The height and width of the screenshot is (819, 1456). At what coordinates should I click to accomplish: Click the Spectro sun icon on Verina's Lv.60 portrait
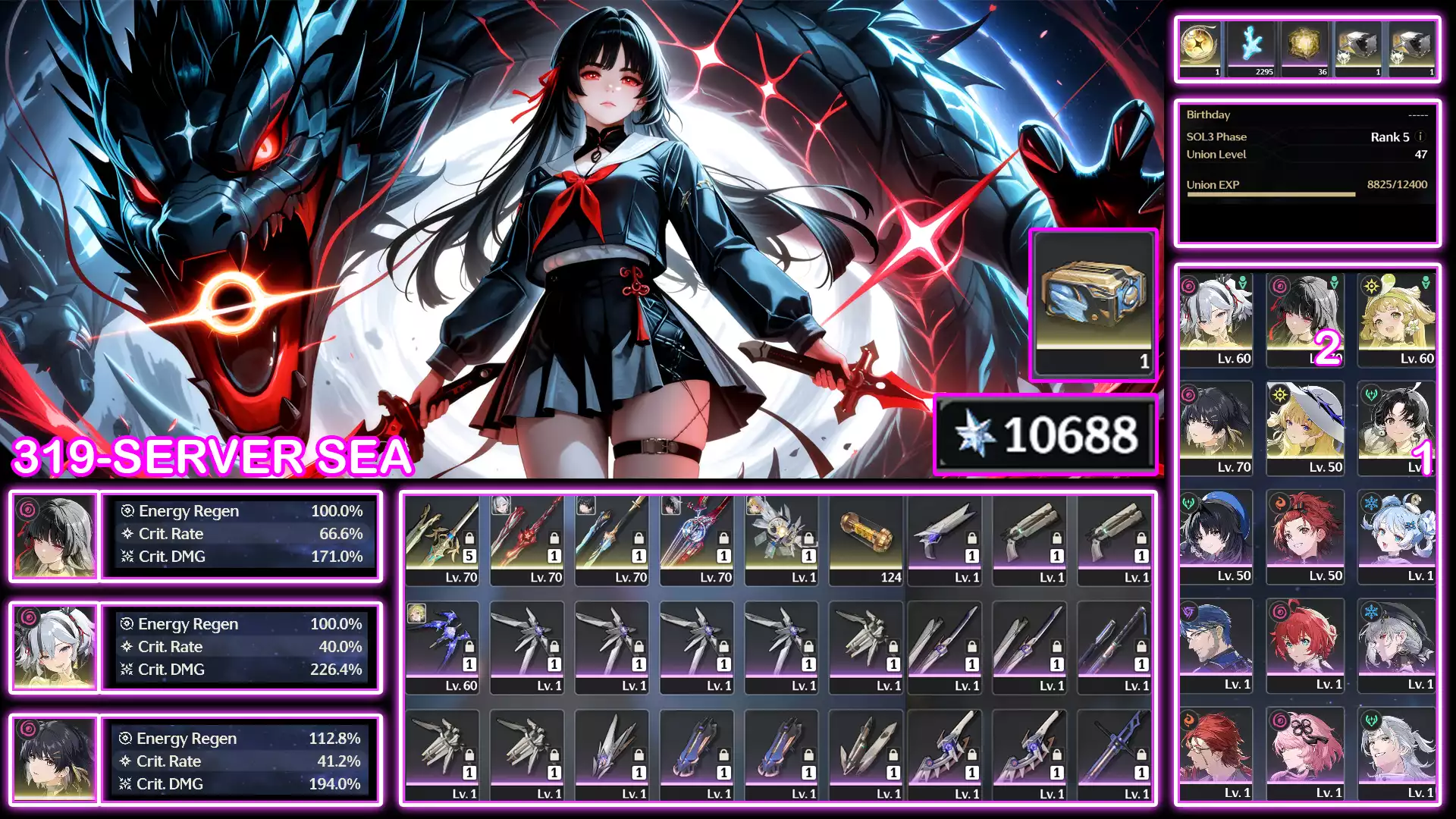1370,285
